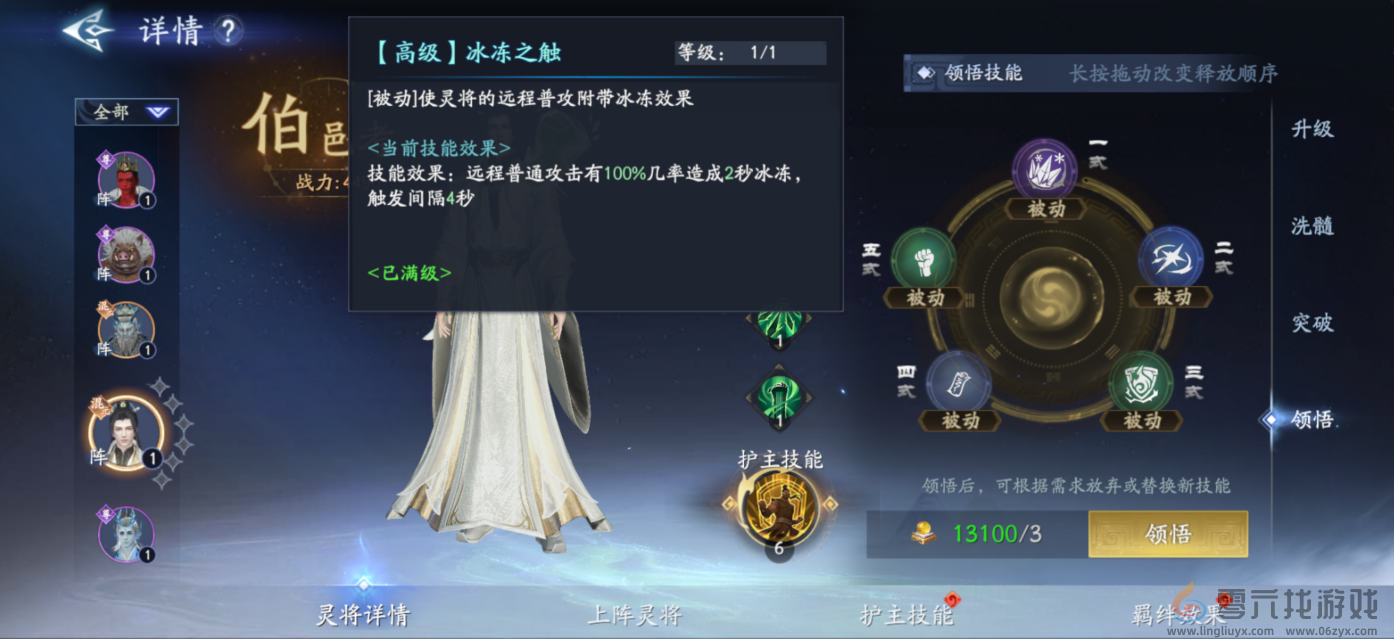
Task: Open the help question mark
Action: (228, 31)
